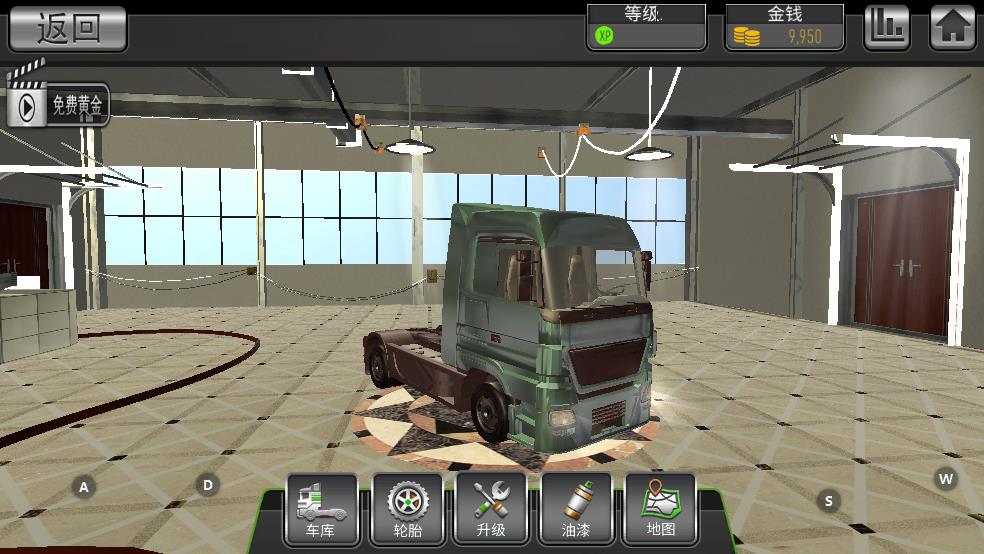Watch a video for 免费黄金 free gold
984x554 pixels.
[x=58, y=103]
